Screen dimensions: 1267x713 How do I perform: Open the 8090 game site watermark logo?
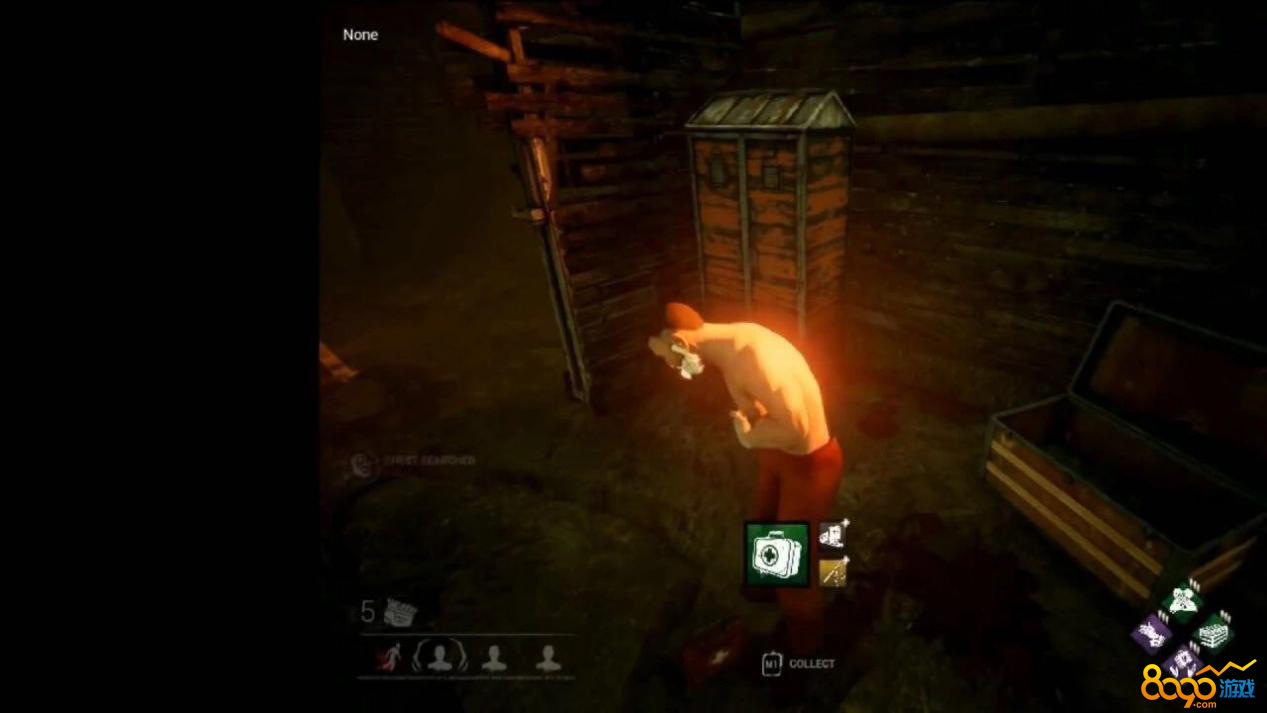pos(1198,685)
